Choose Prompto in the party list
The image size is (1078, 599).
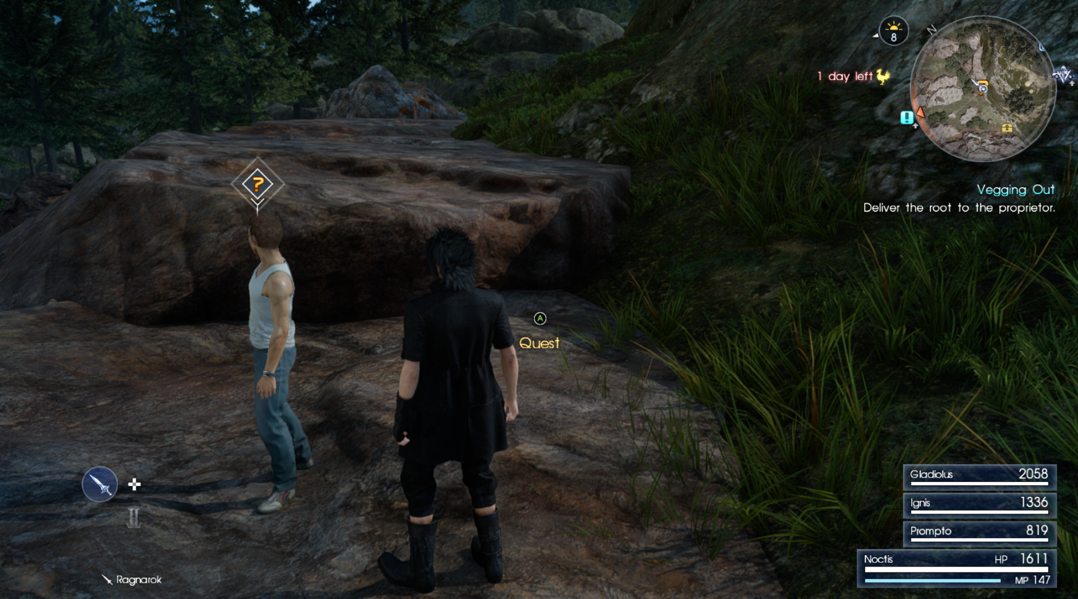click(x=978, y=532)
